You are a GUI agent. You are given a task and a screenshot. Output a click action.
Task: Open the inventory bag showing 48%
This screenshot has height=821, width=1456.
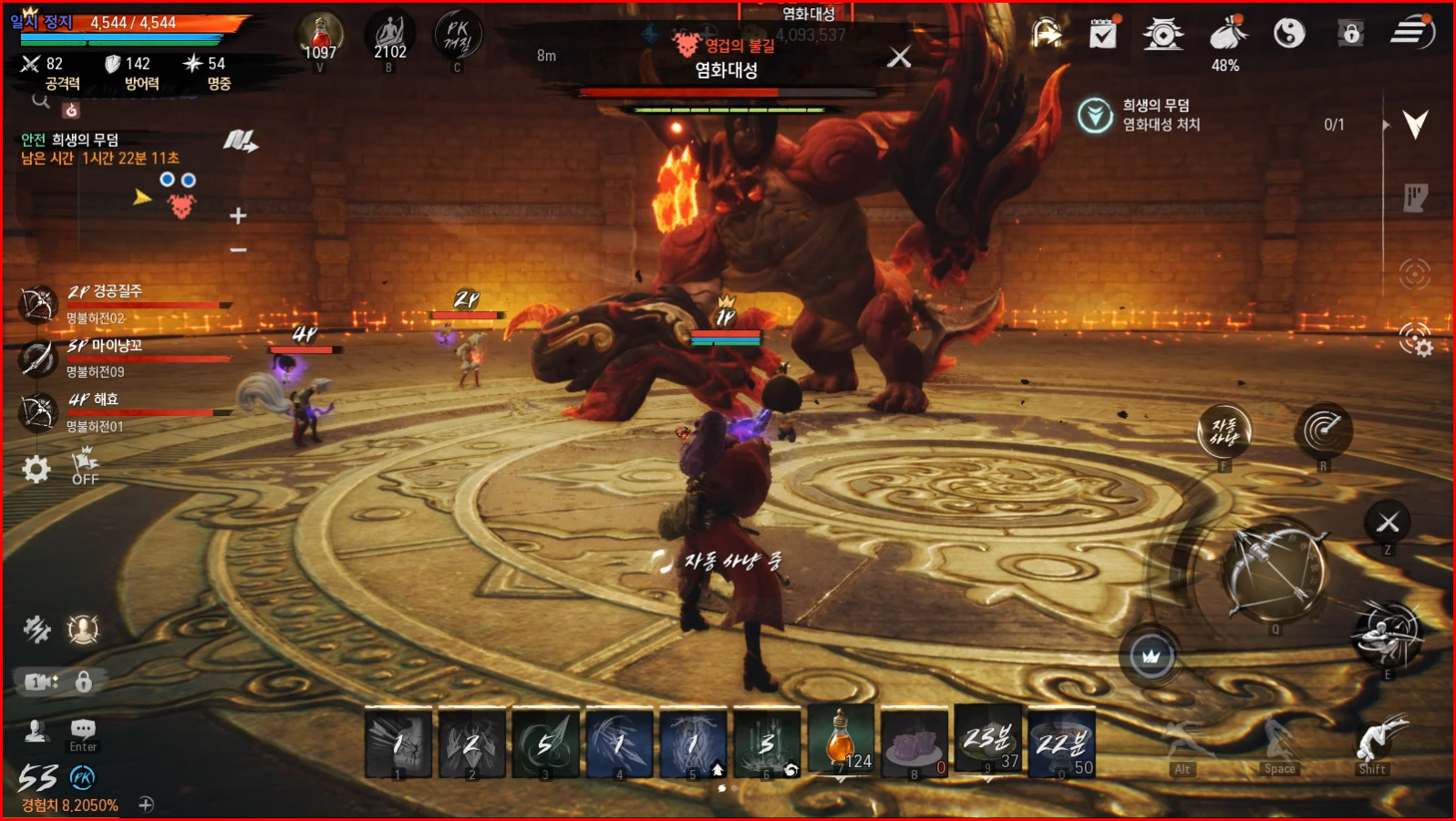[x=1227, y=35]
